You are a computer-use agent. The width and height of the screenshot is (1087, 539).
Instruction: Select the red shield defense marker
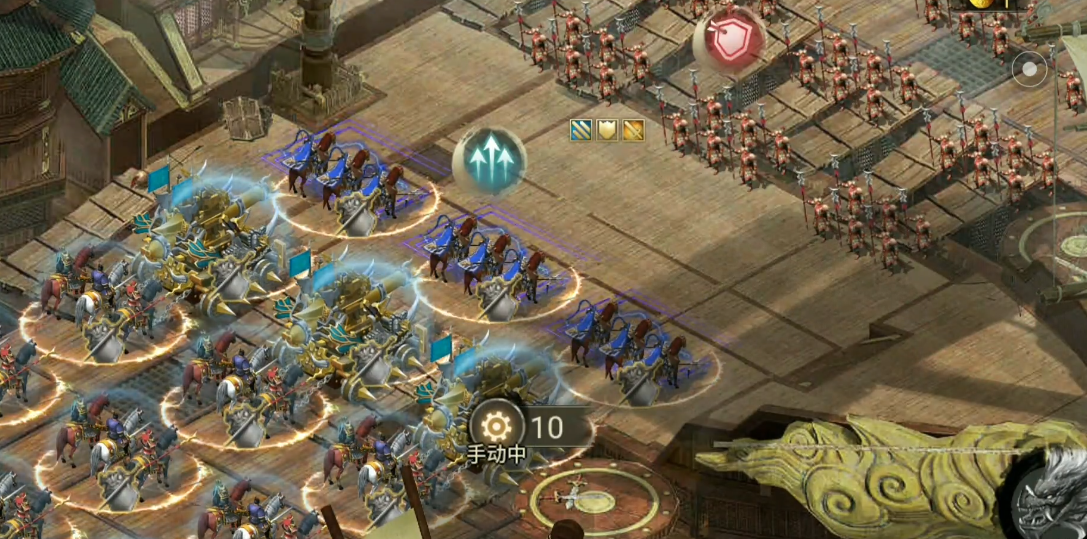tap(729, 41)
